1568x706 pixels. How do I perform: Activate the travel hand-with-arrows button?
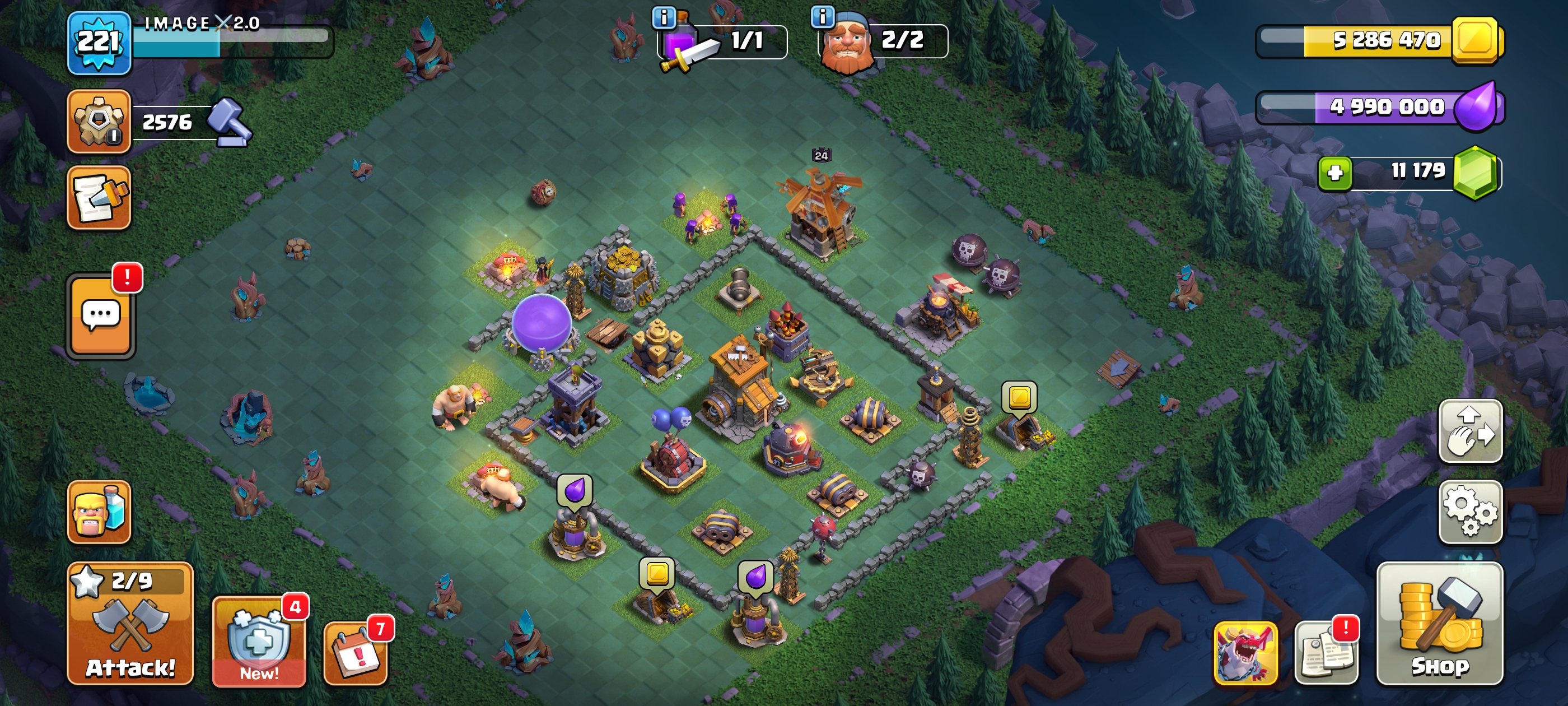click(x=1470, y=431)
